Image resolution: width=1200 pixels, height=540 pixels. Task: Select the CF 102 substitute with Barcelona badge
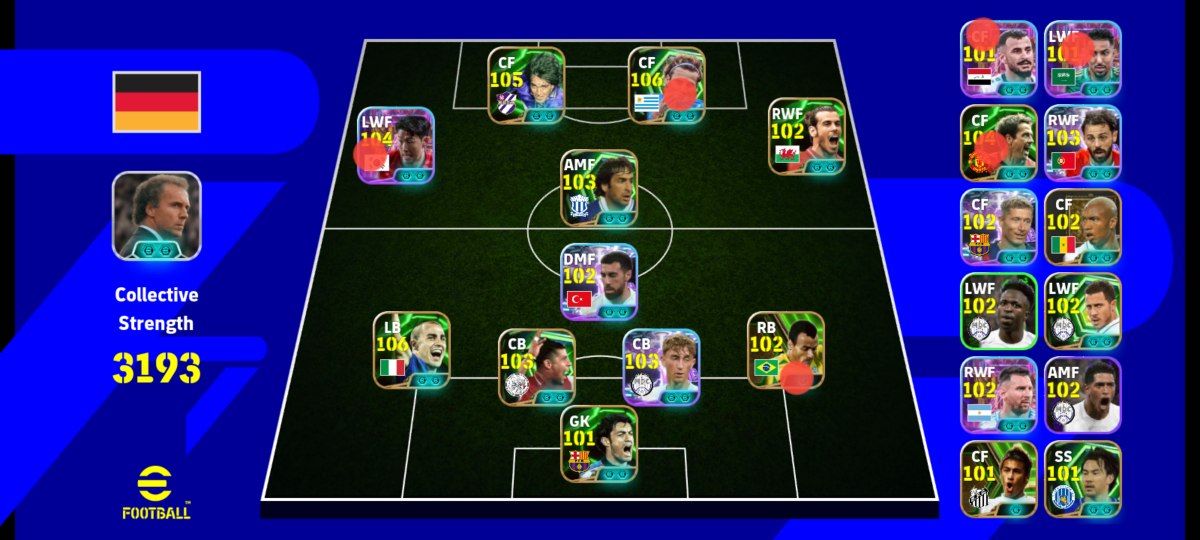(x=998, y=227)
